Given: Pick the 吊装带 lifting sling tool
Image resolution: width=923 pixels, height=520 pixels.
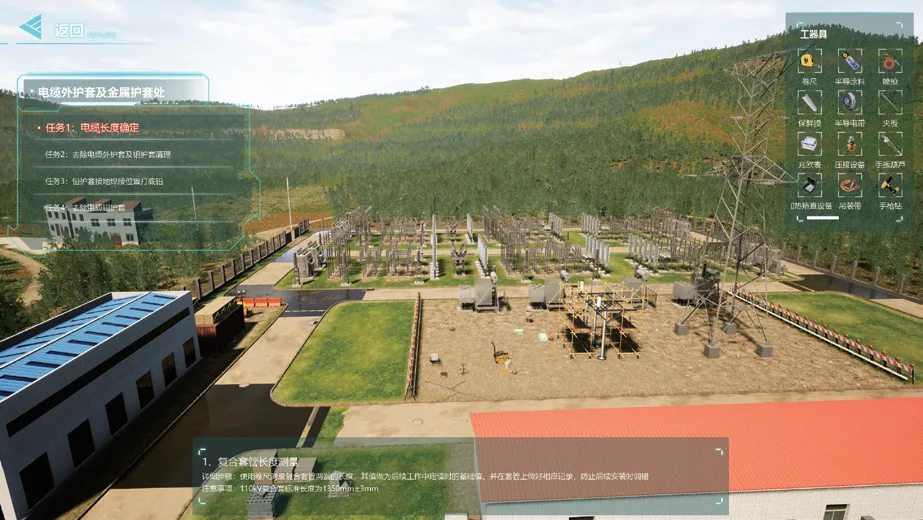Looking at the screenshot, I should pyautogui.click(x=849, y=185).
